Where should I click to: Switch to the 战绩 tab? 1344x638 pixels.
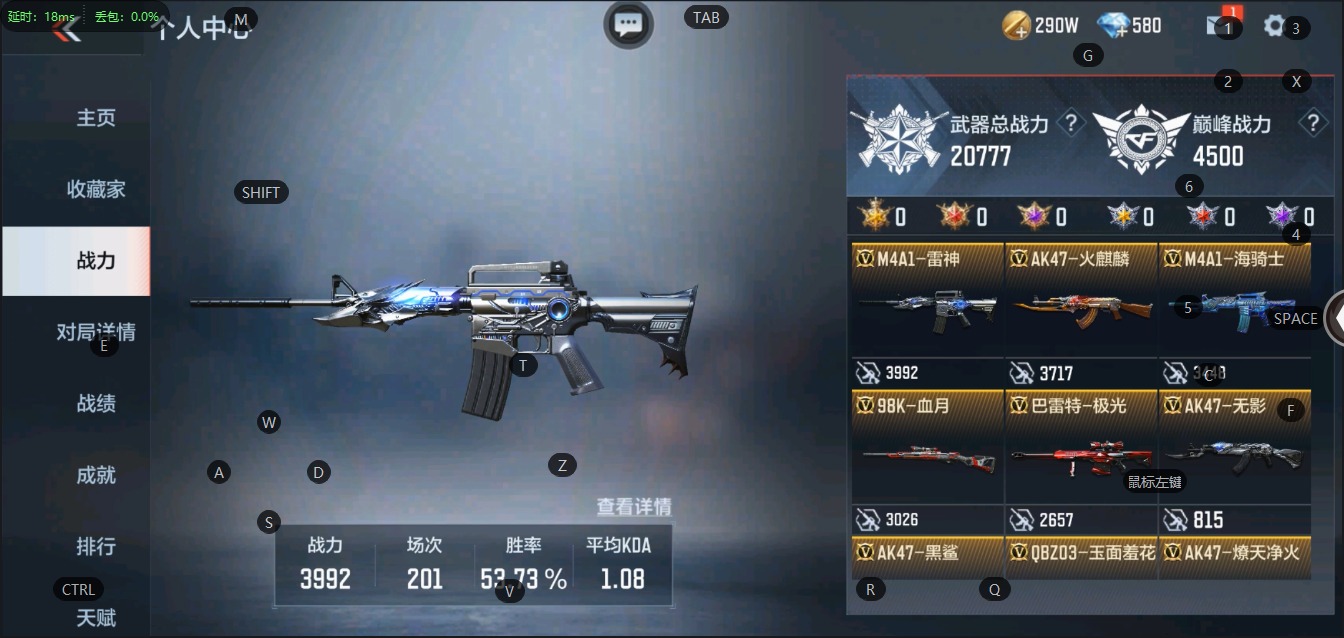pos(96,404)
